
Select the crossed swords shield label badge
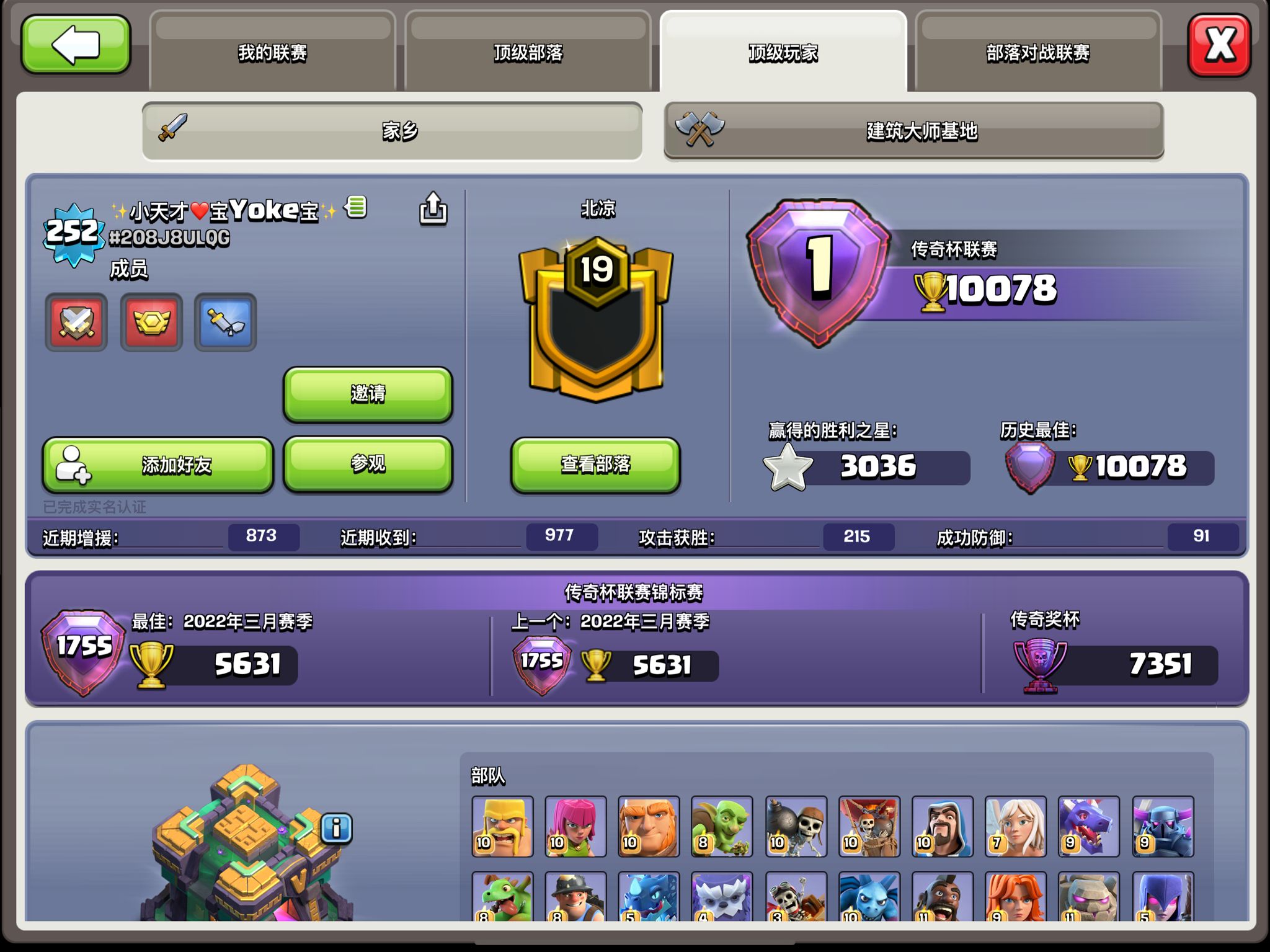[x=76, y=323]
